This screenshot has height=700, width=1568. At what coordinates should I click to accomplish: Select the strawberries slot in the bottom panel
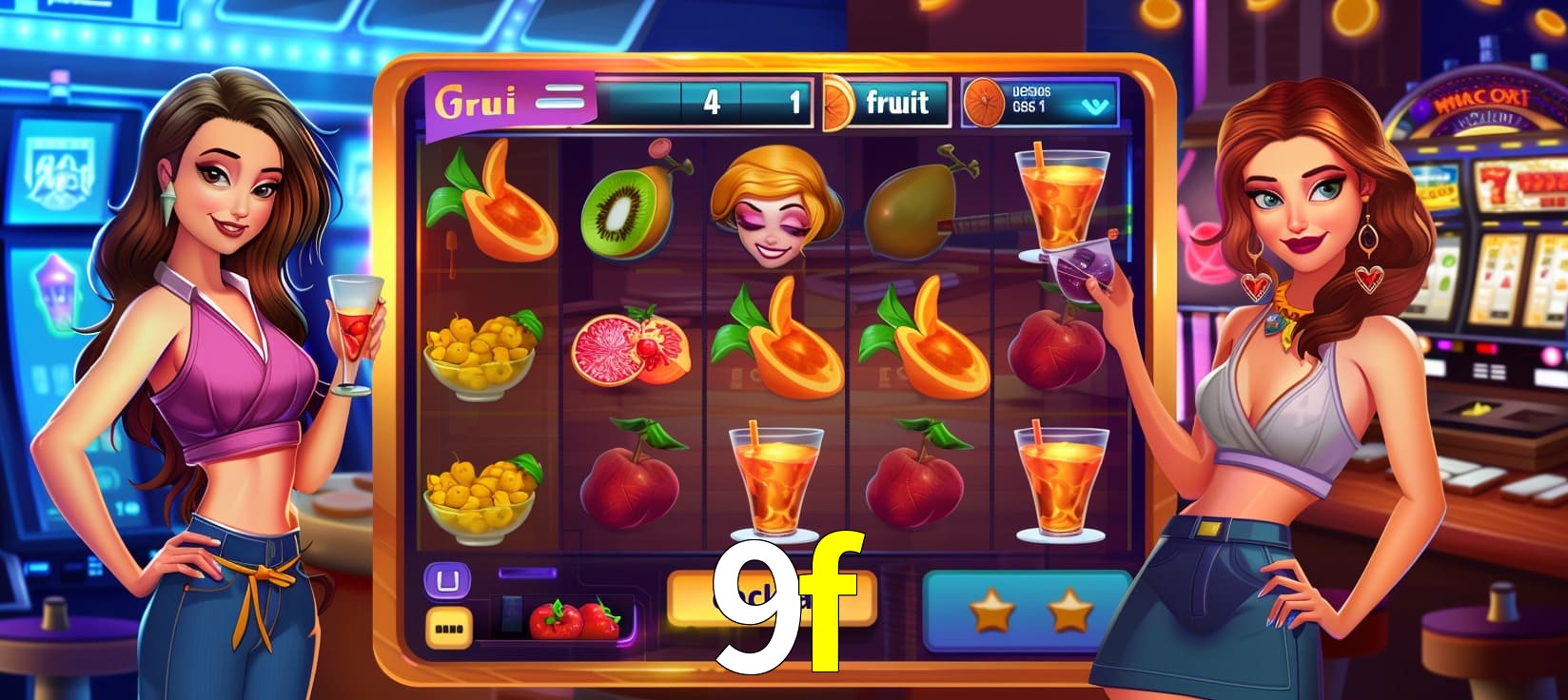coord(573,620)
